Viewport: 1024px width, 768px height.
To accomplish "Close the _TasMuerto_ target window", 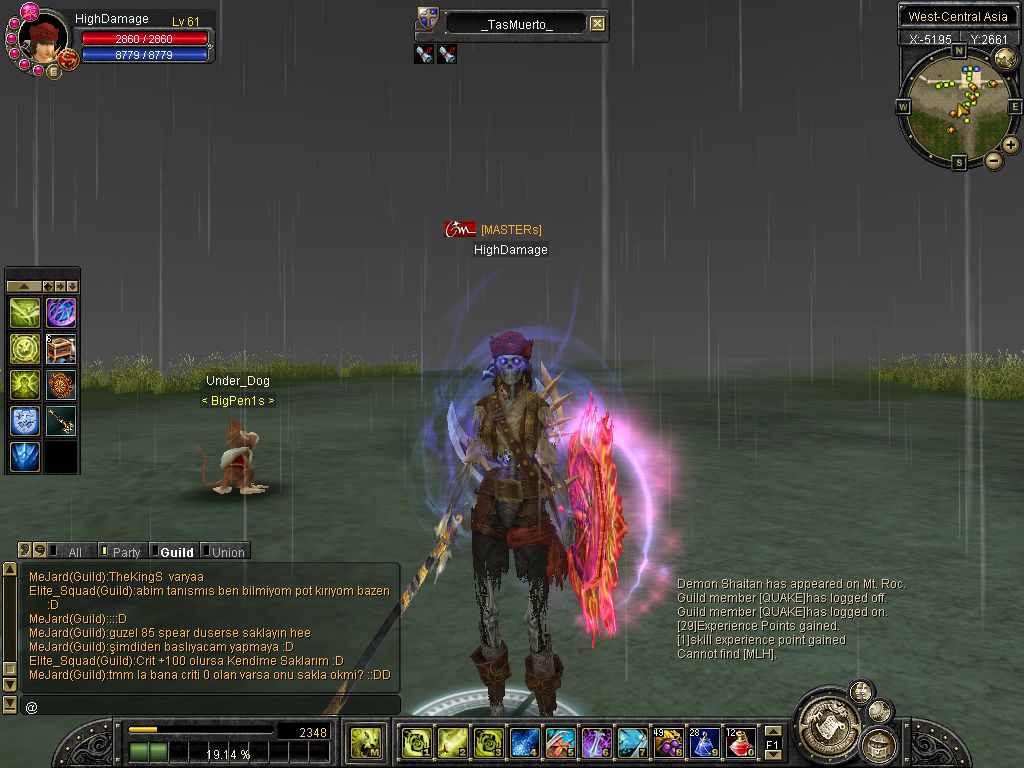I will [x=597, y=24].
